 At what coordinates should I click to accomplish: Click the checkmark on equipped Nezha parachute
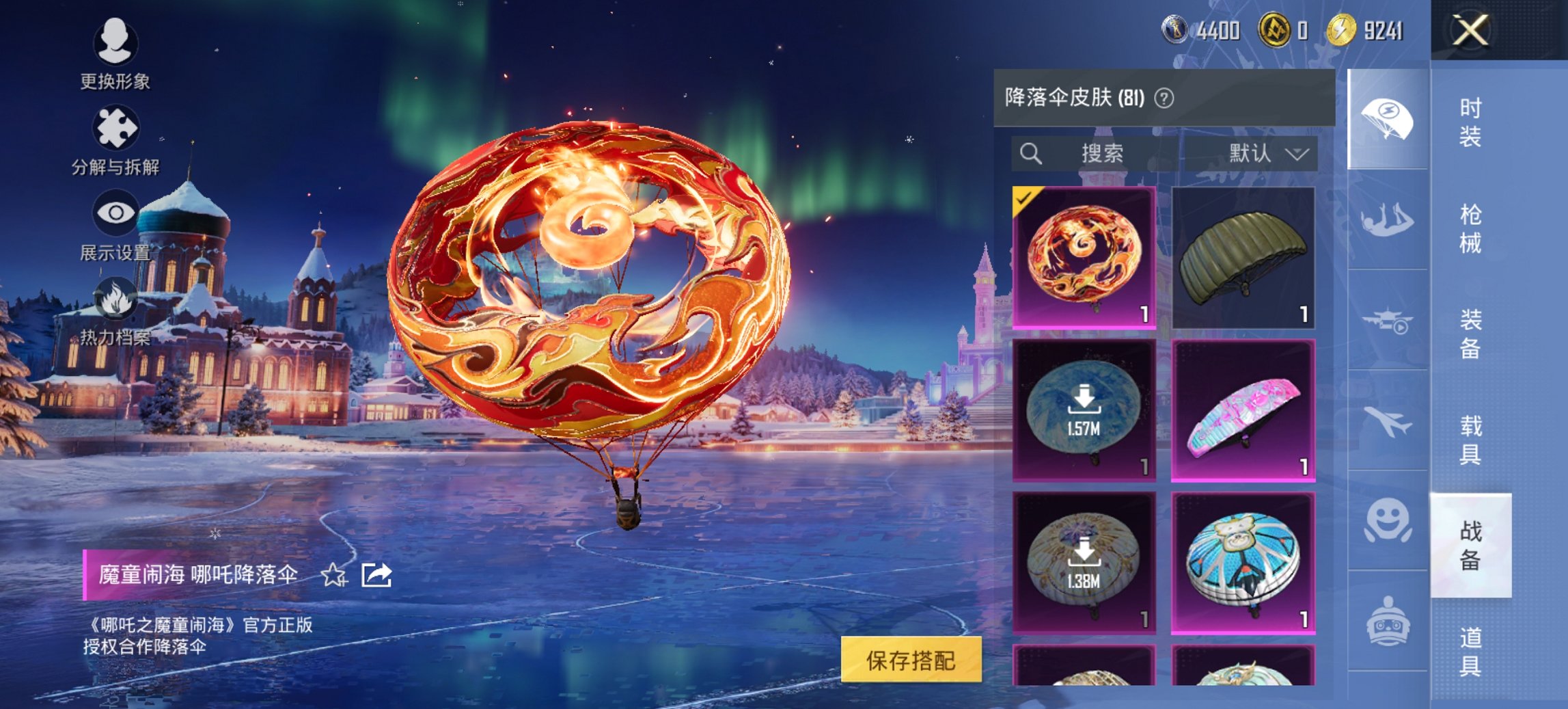click(1026, 198)
